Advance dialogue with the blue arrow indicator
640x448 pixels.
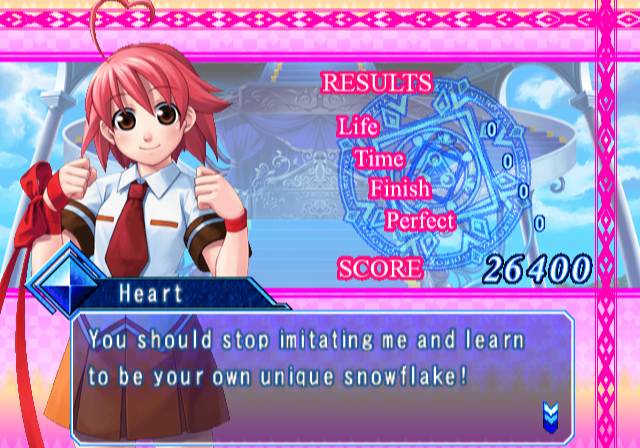(548, 412)
